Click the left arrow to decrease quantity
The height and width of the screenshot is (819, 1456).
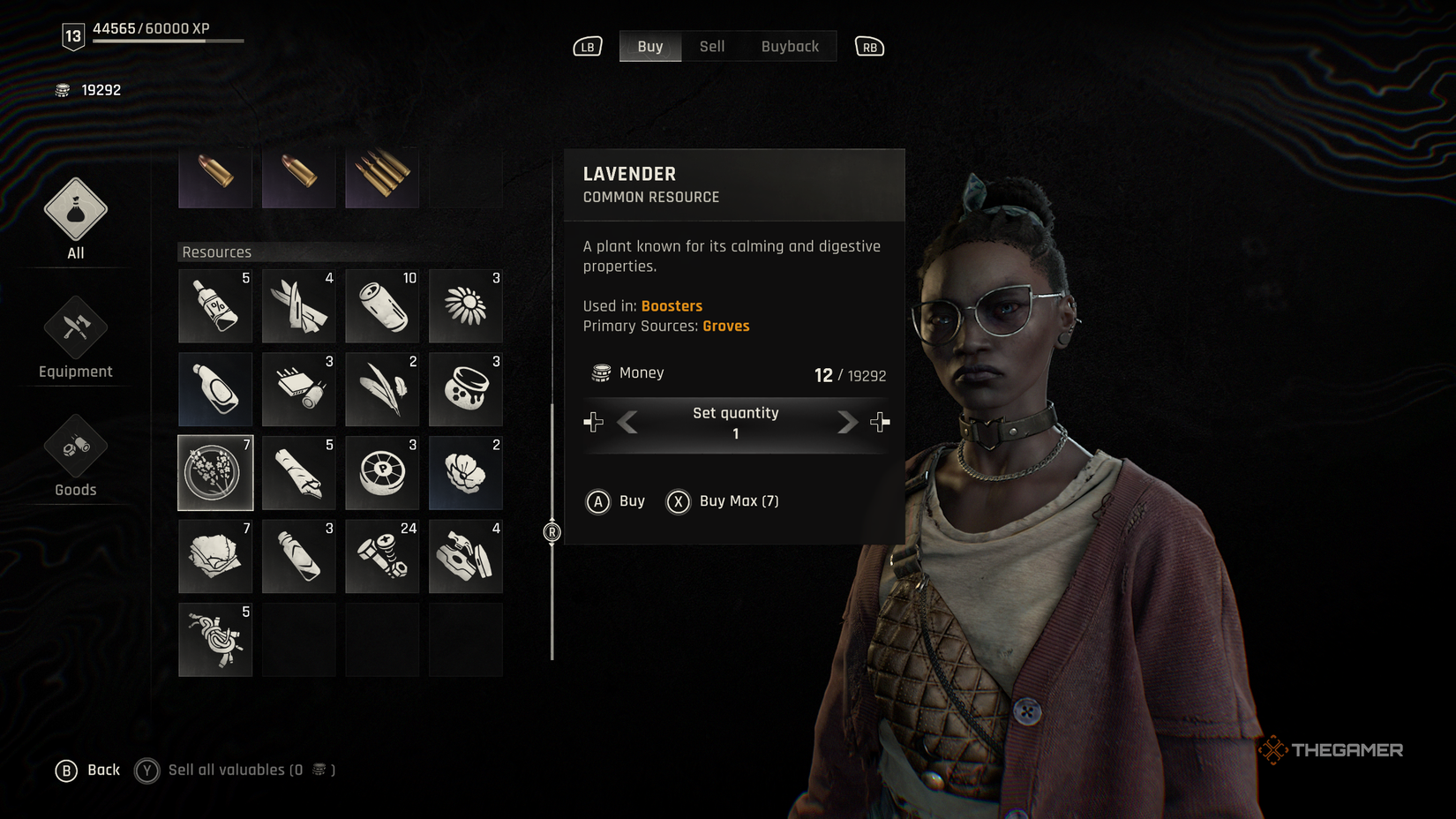point(627,422)
